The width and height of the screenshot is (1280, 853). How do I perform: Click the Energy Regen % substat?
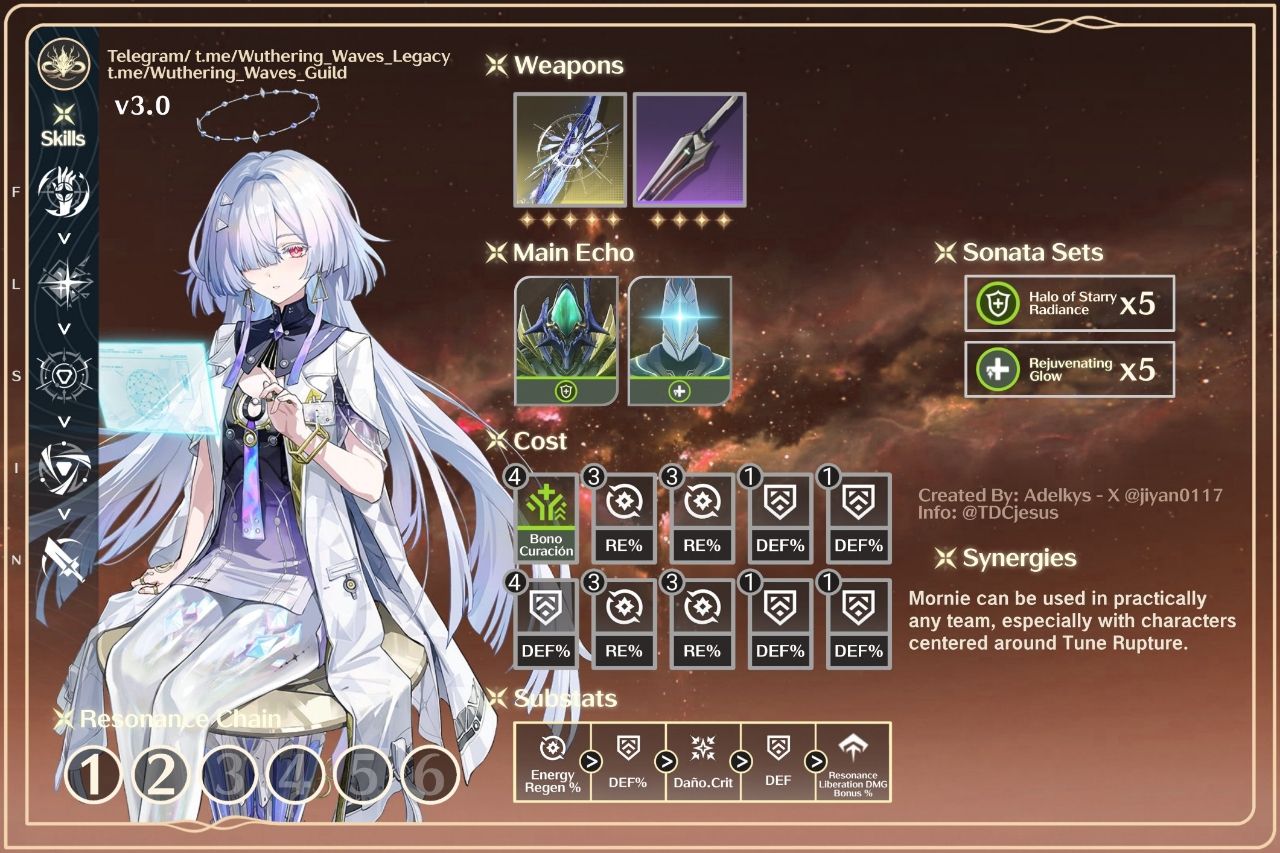coord(552,762)
